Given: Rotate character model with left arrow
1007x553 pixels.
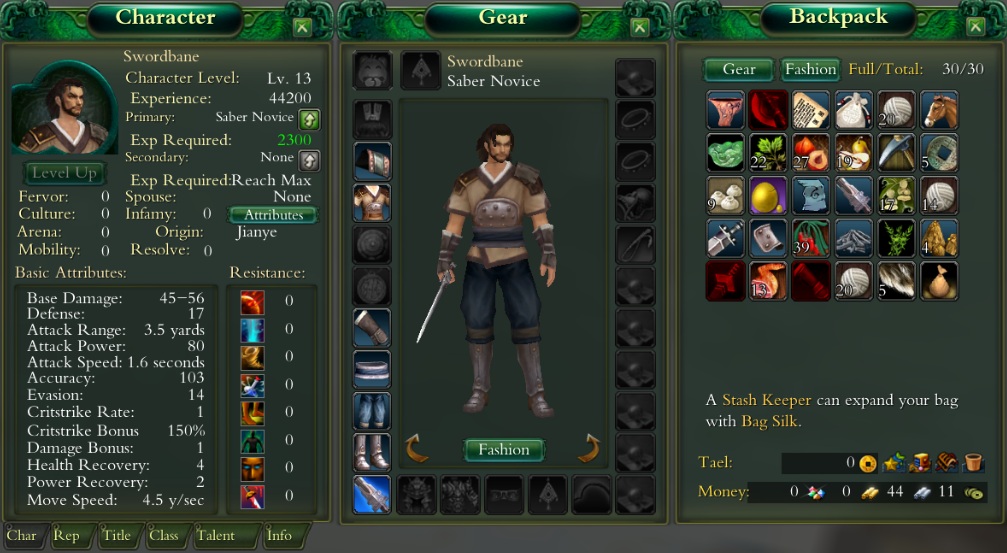Looking at the screenshot, I should 415,447.
